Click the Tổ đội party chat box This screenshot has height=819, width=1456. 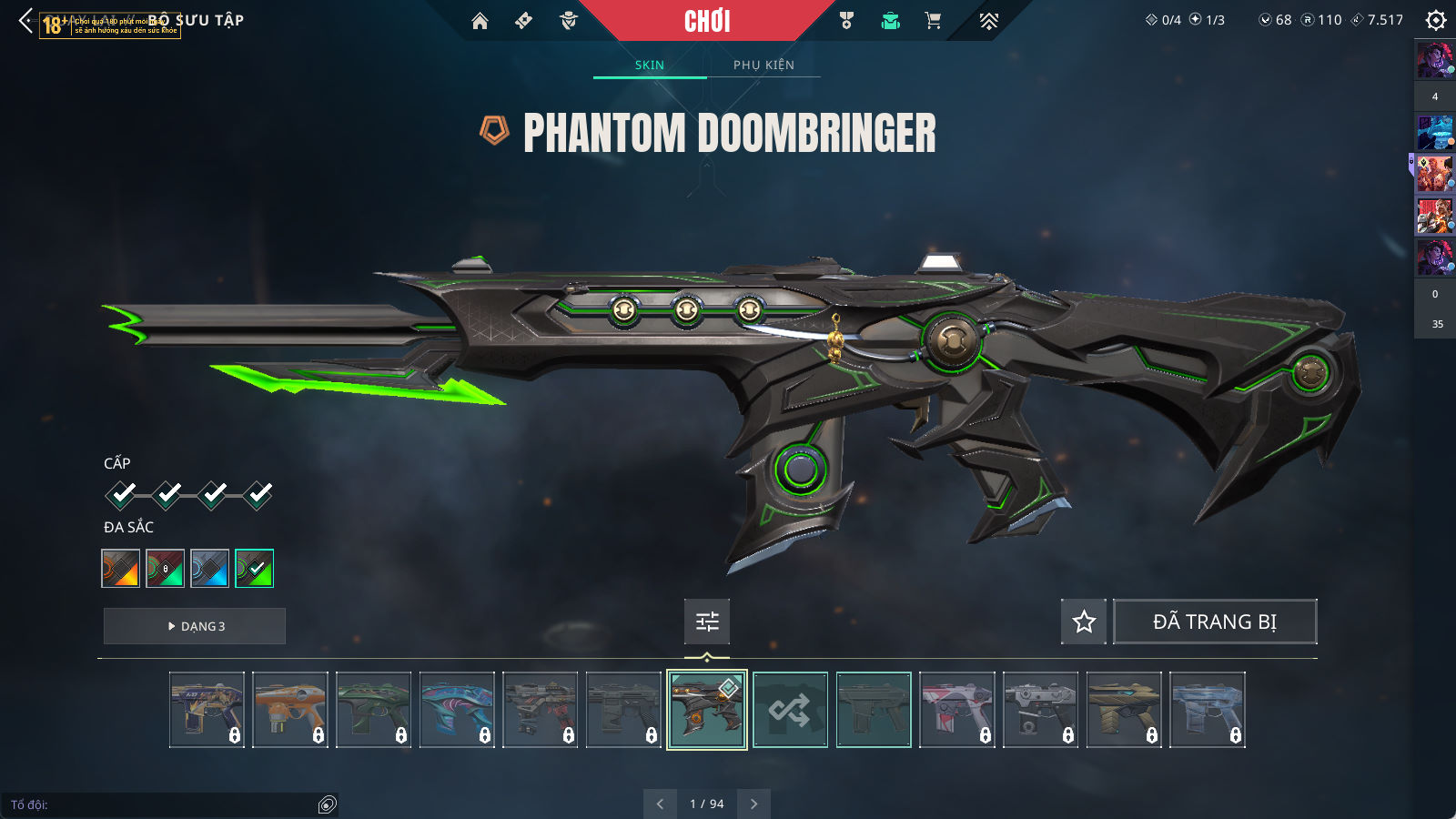[x=164, y=804]
